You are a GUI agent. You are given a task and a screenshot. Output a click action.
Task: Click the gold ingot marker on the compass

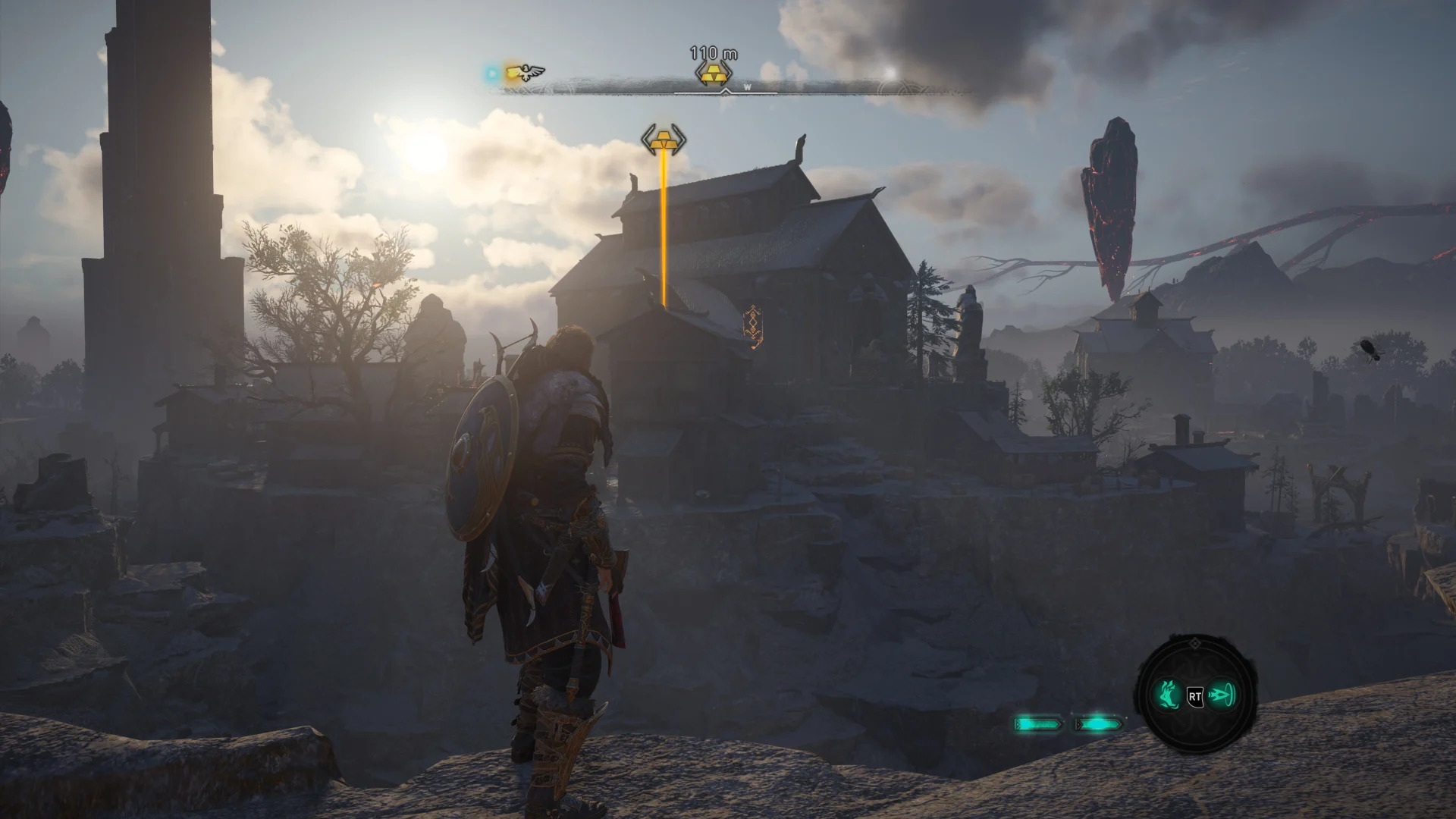pyautogui.click(x=713, y=74)
